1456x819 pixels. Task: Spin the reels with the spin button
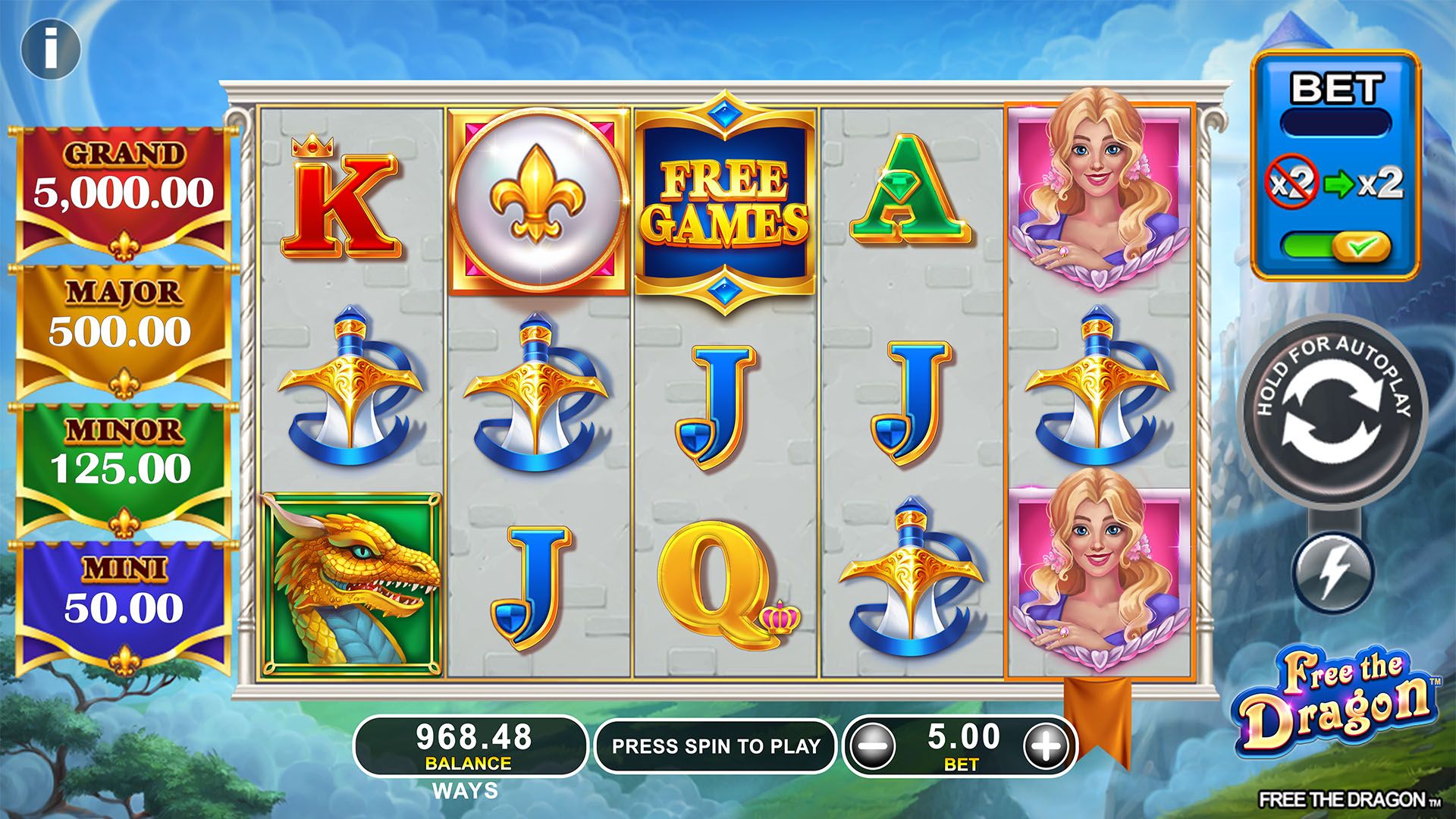coord(1332,410)
